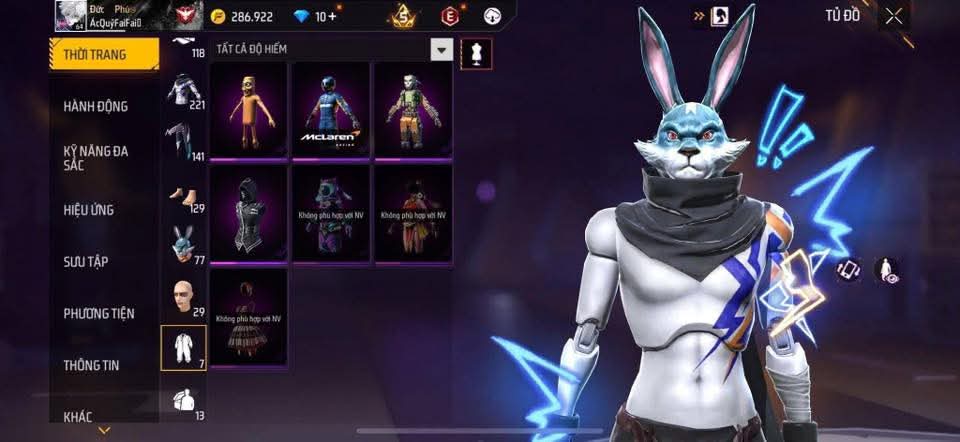
Task: Open the bunny mask category
Action: click(x=183, y=243)
